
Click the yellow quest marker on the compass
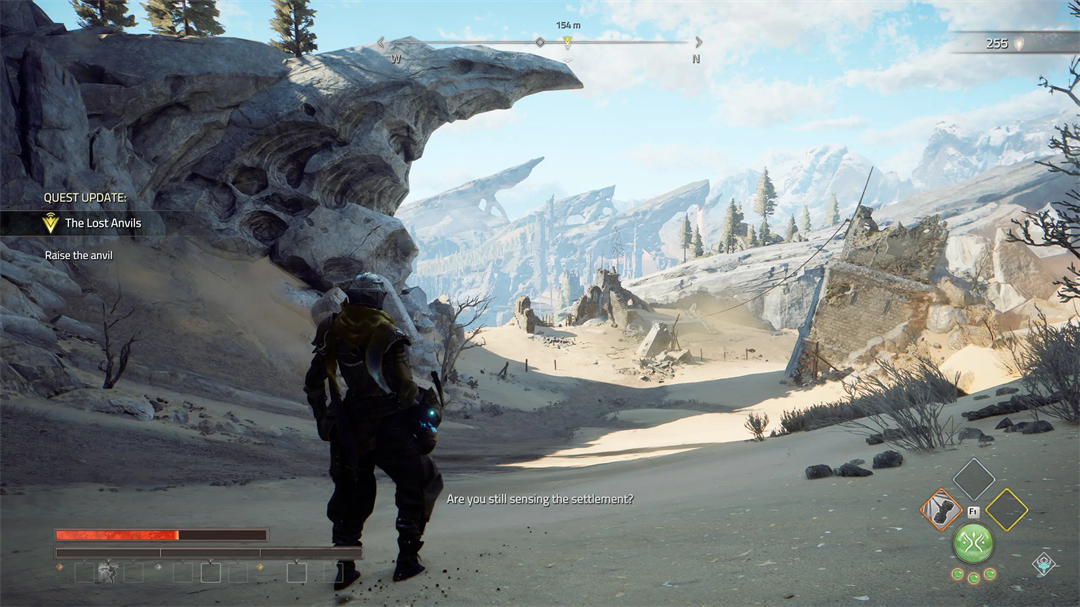point(567,42)
